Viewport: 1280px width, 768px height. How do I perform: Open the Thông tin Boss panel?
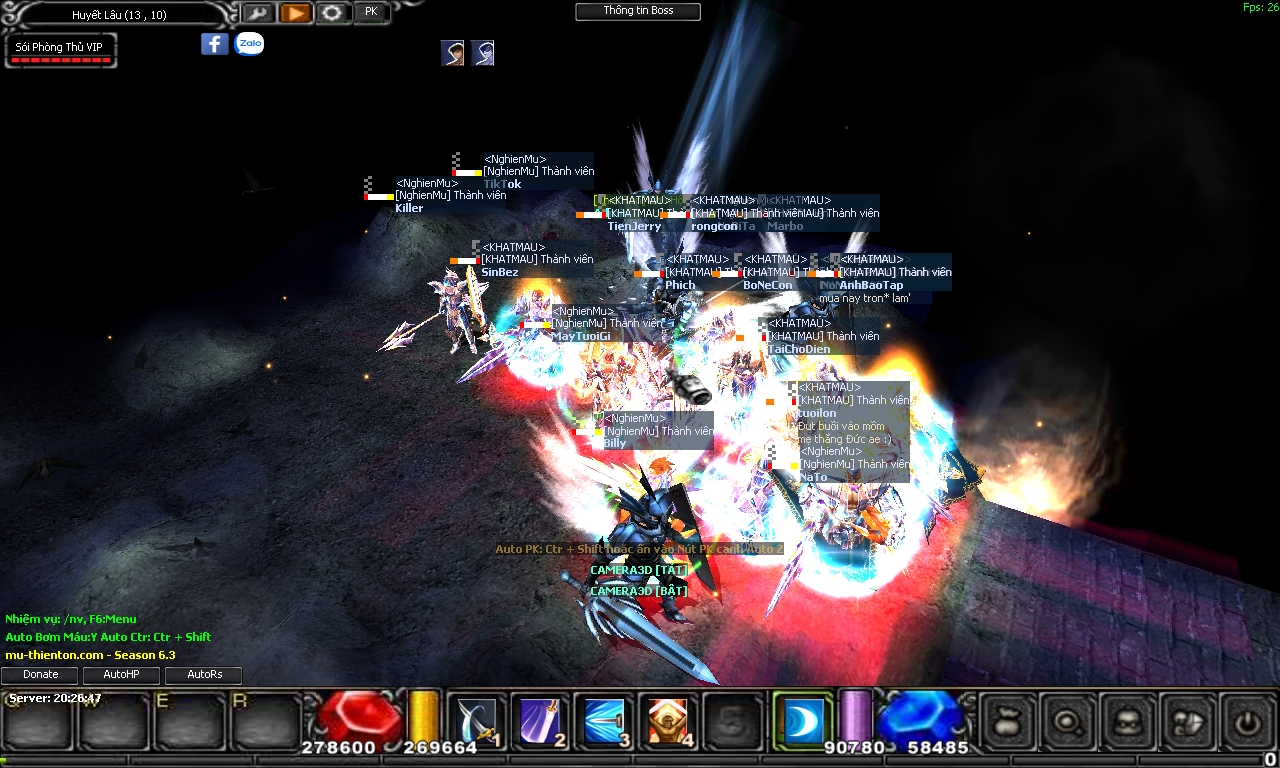click(638, 12)
